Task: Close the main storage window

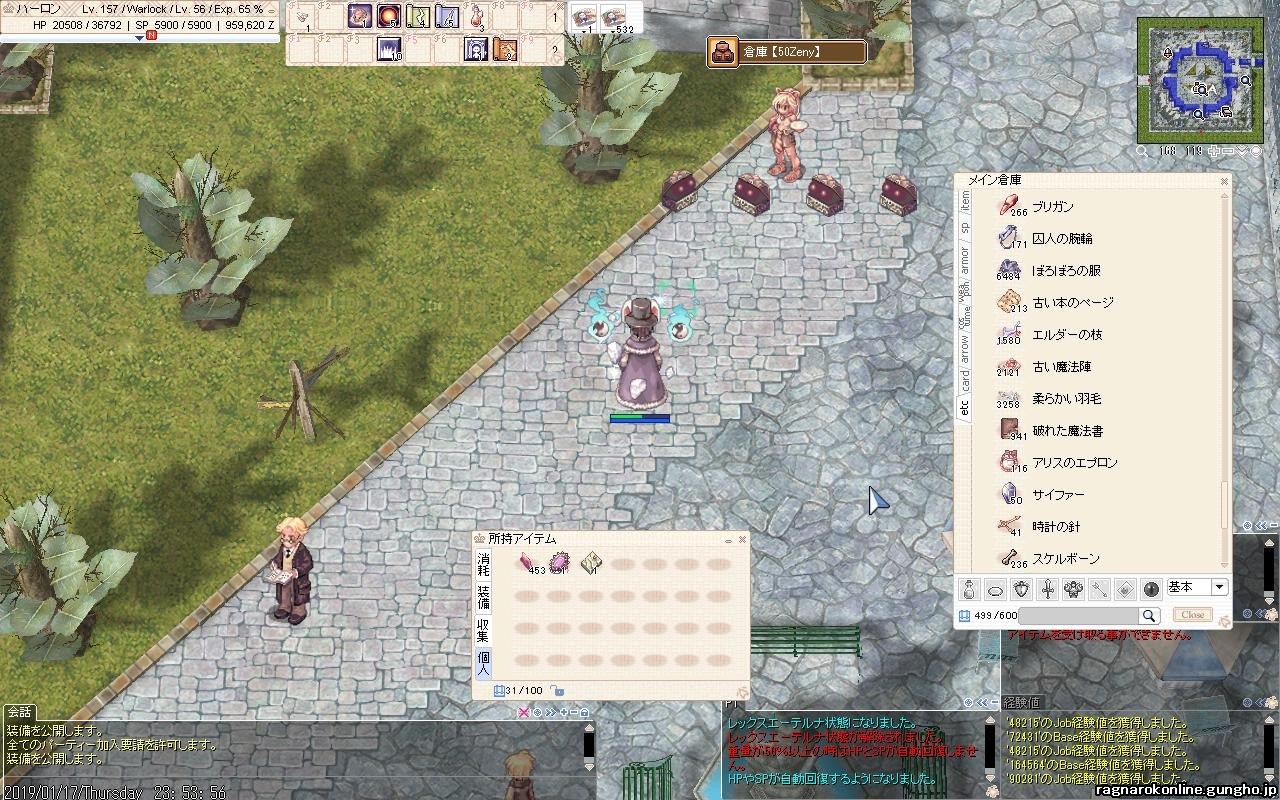Action: click(x=1224, y=181)
